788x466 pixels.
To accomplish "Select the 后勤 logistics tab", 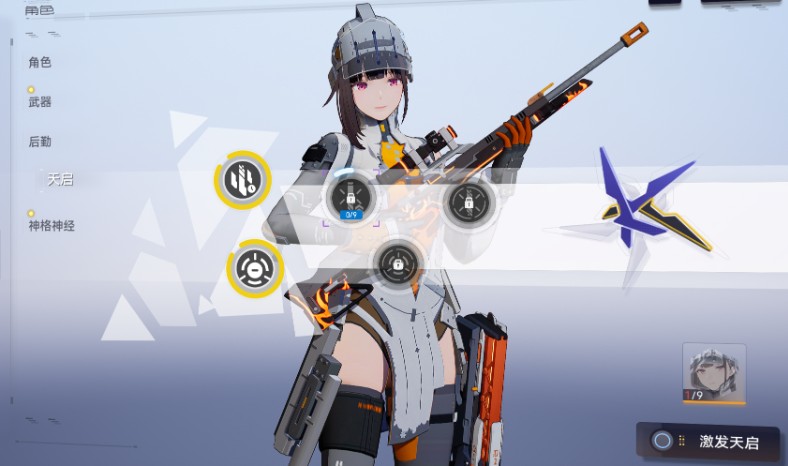I will point(40,142).
